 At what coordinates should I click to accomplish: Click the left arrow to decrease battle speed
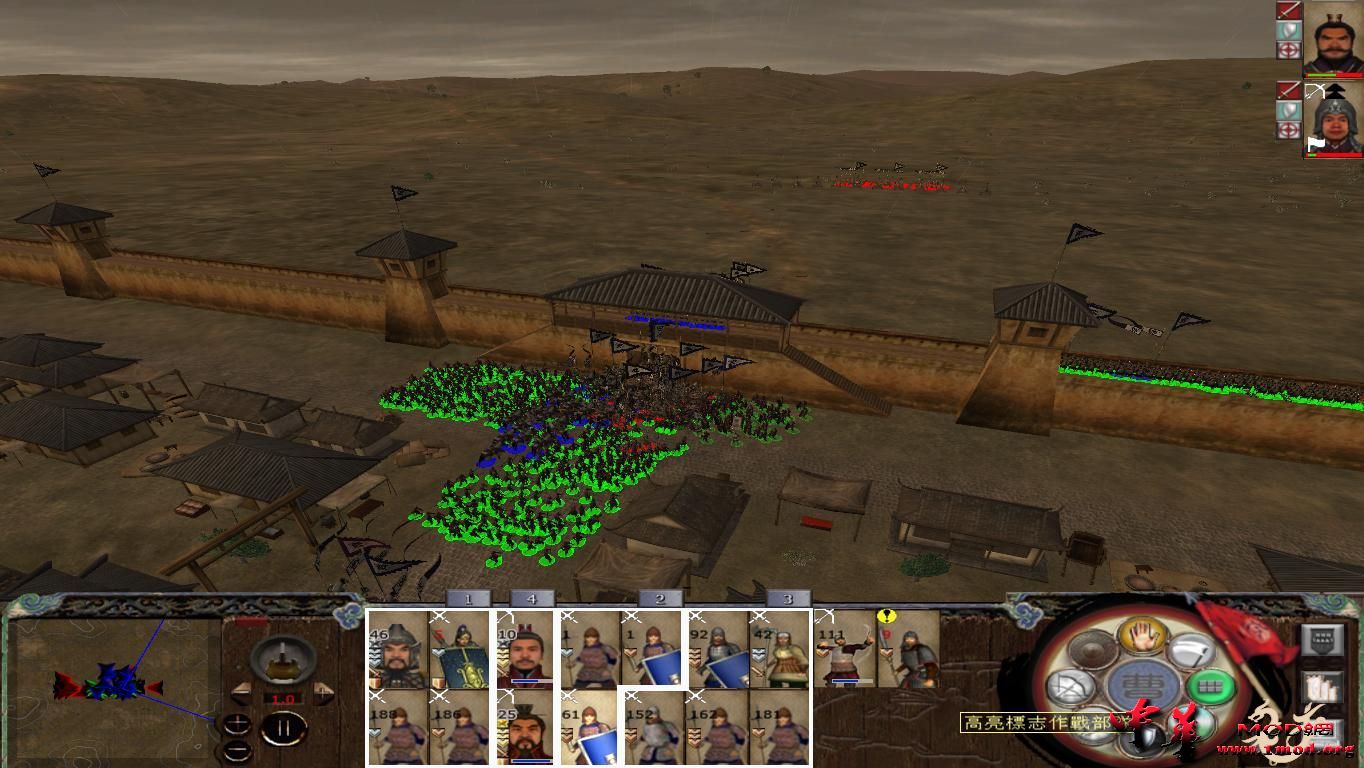242,692
